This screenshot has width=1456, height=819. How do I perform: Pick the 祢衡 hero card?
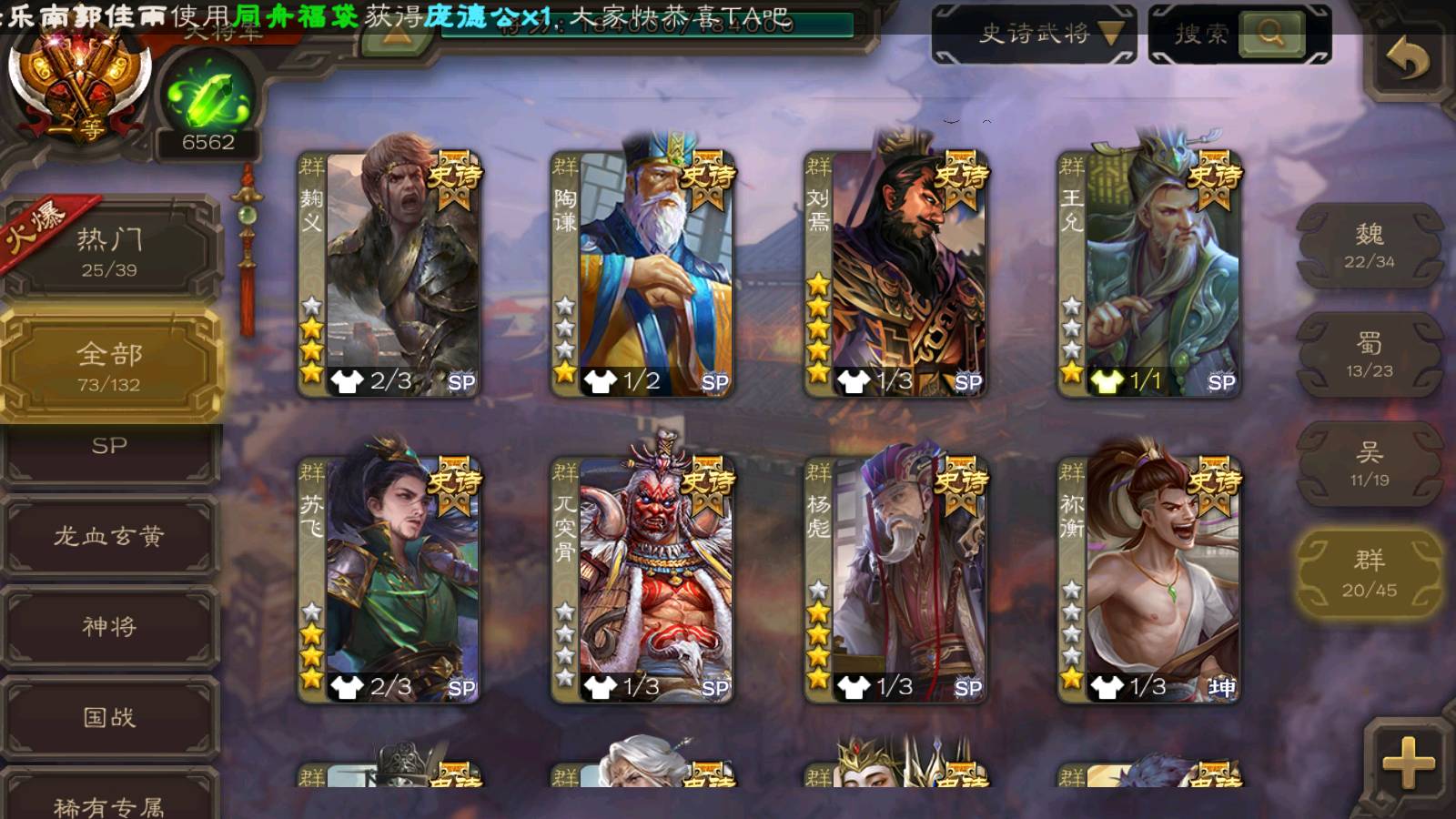click(1150, 581)
